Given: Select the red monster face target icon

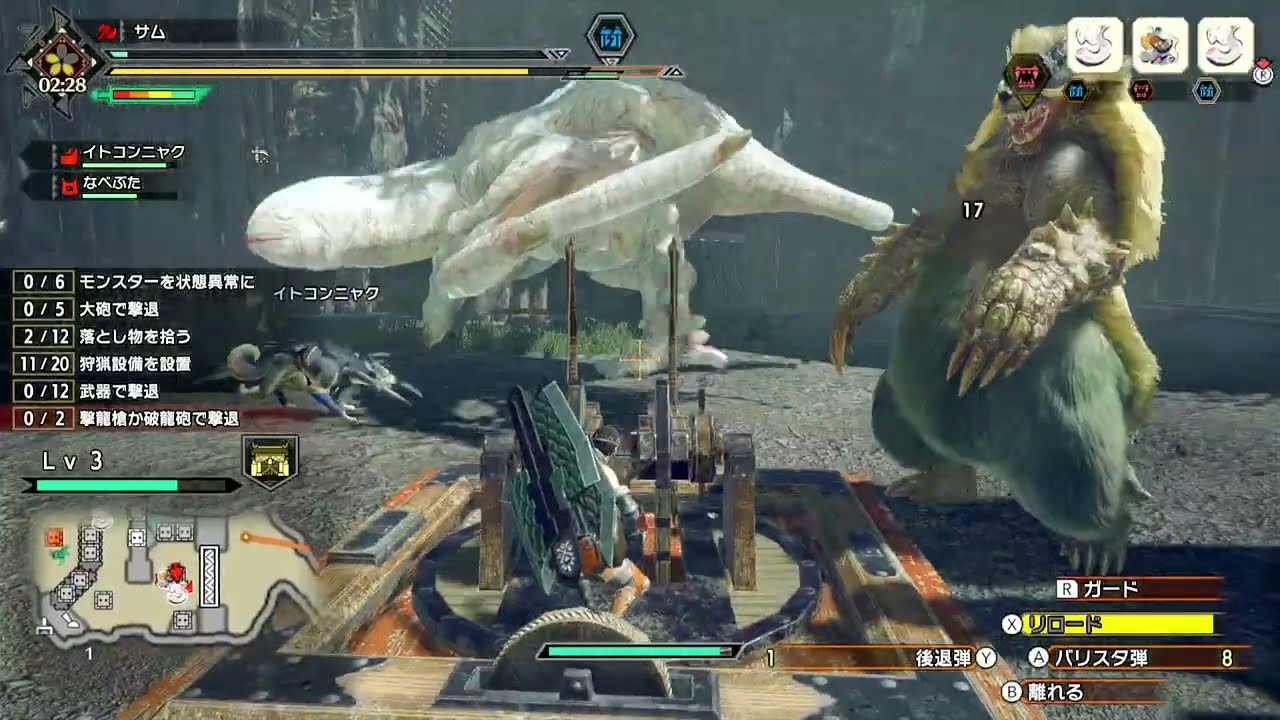Looking at the screenshot, I should point(1026,77).
